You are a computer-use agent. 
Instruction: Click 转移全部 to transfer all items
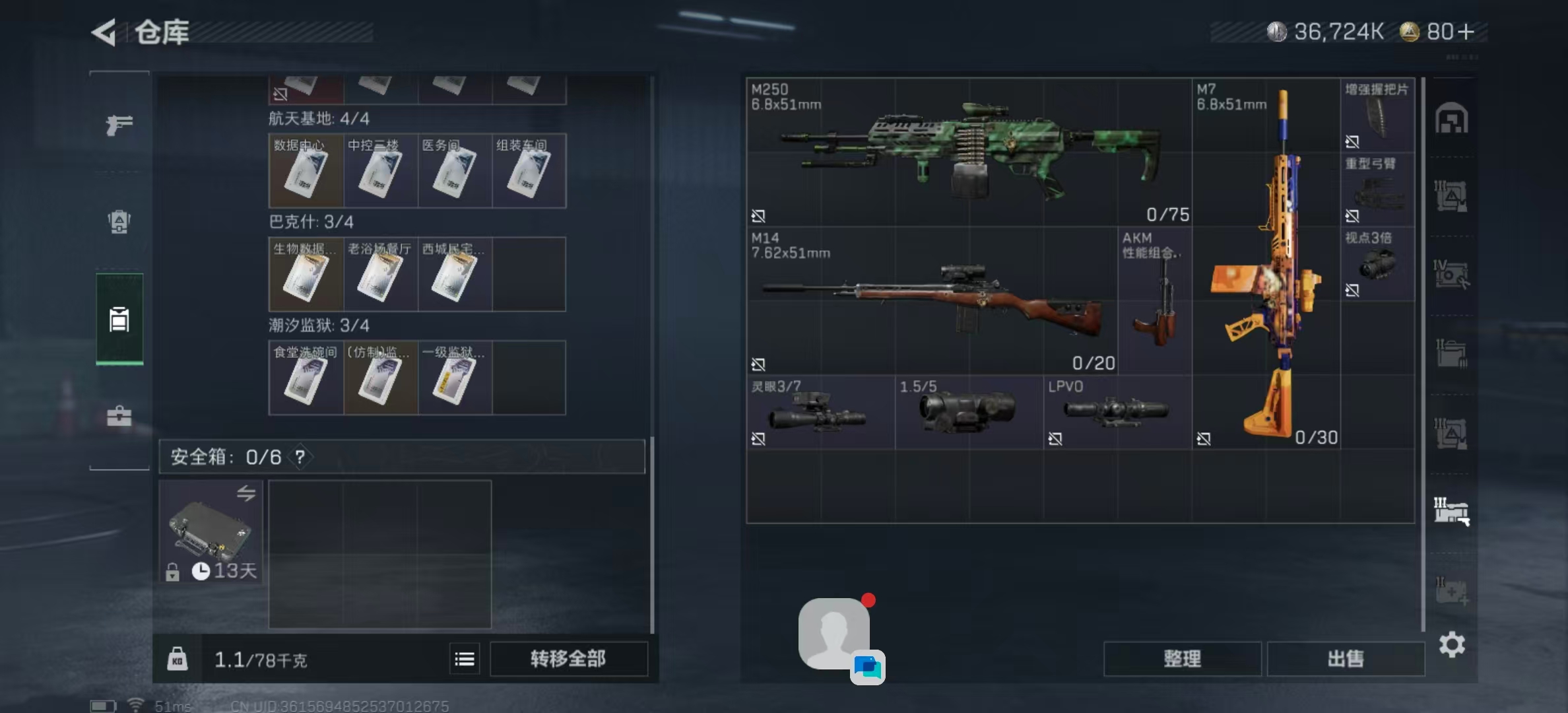[568, 659]
